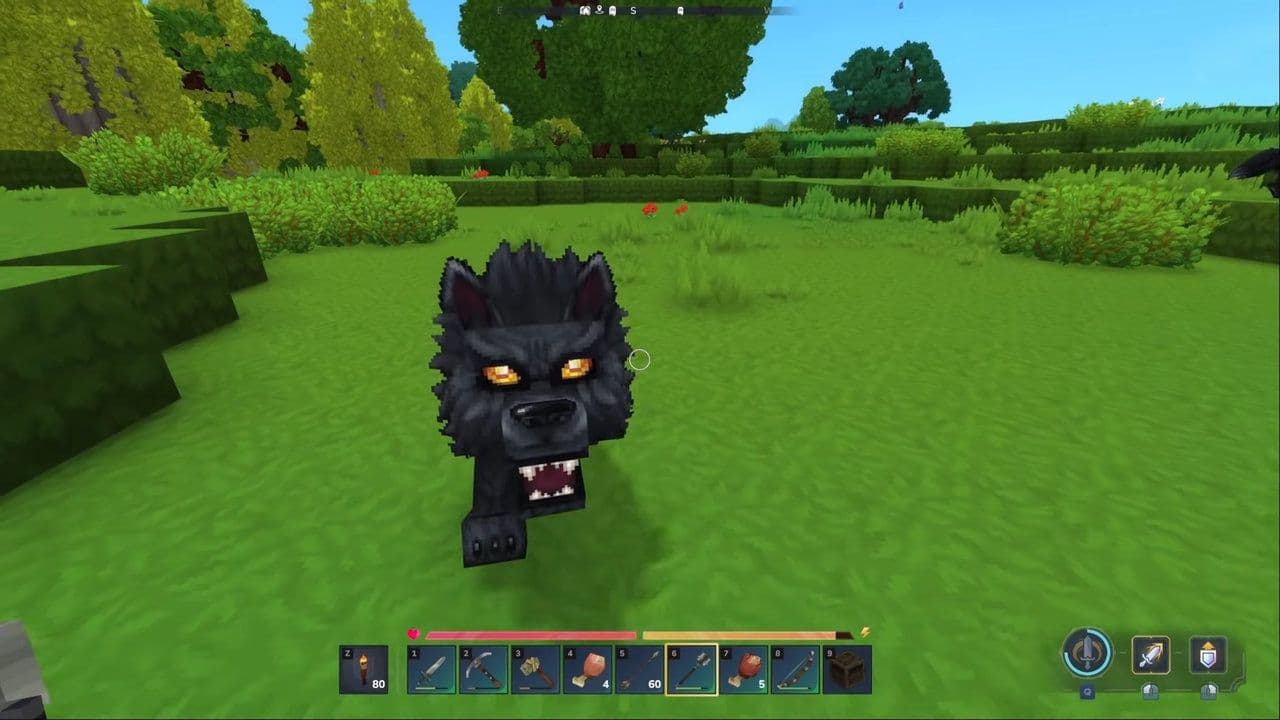Equip the bow from hotbar slot 8

795,669
